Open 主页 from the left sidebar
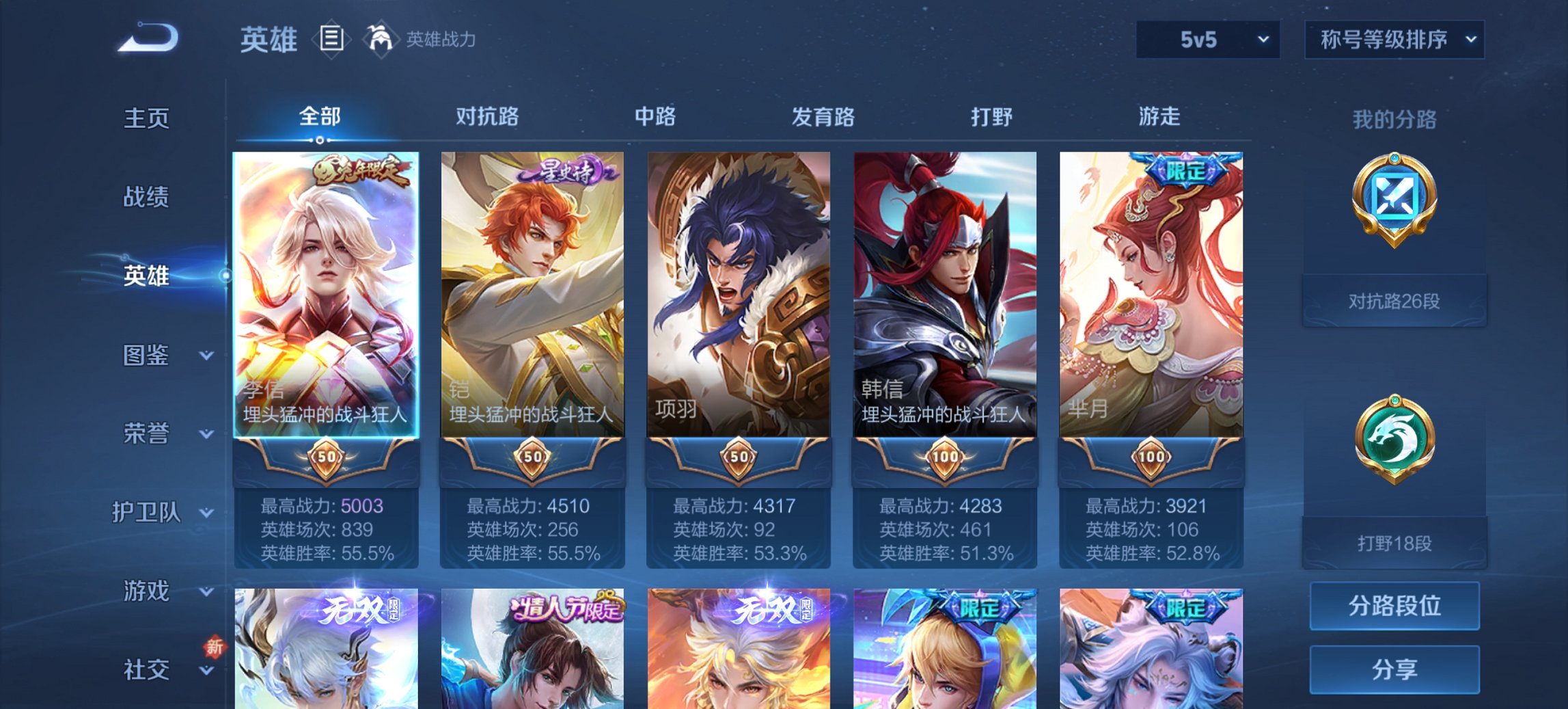This screenshot has height=709, width=1568. (x=146, y=117)
